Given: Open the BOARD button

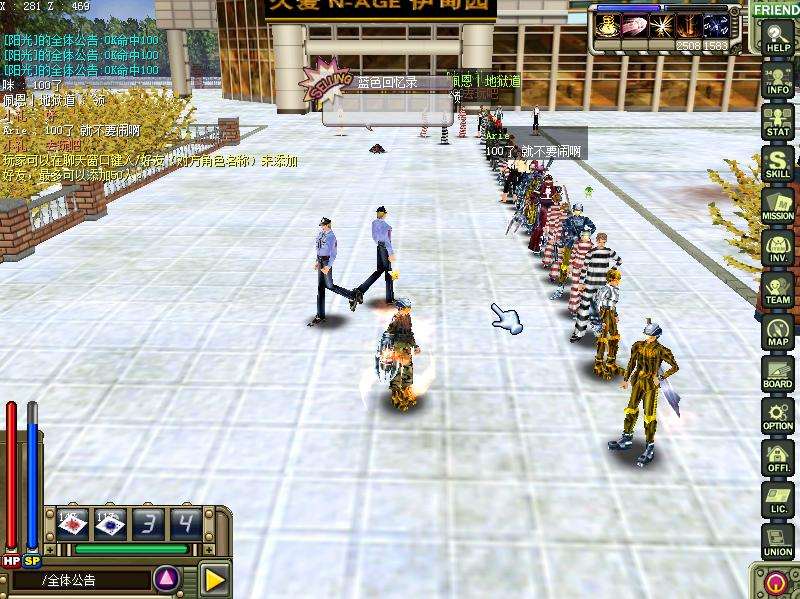Looking at the screenshot, I should pyautogui.click(x=777, y=373).
